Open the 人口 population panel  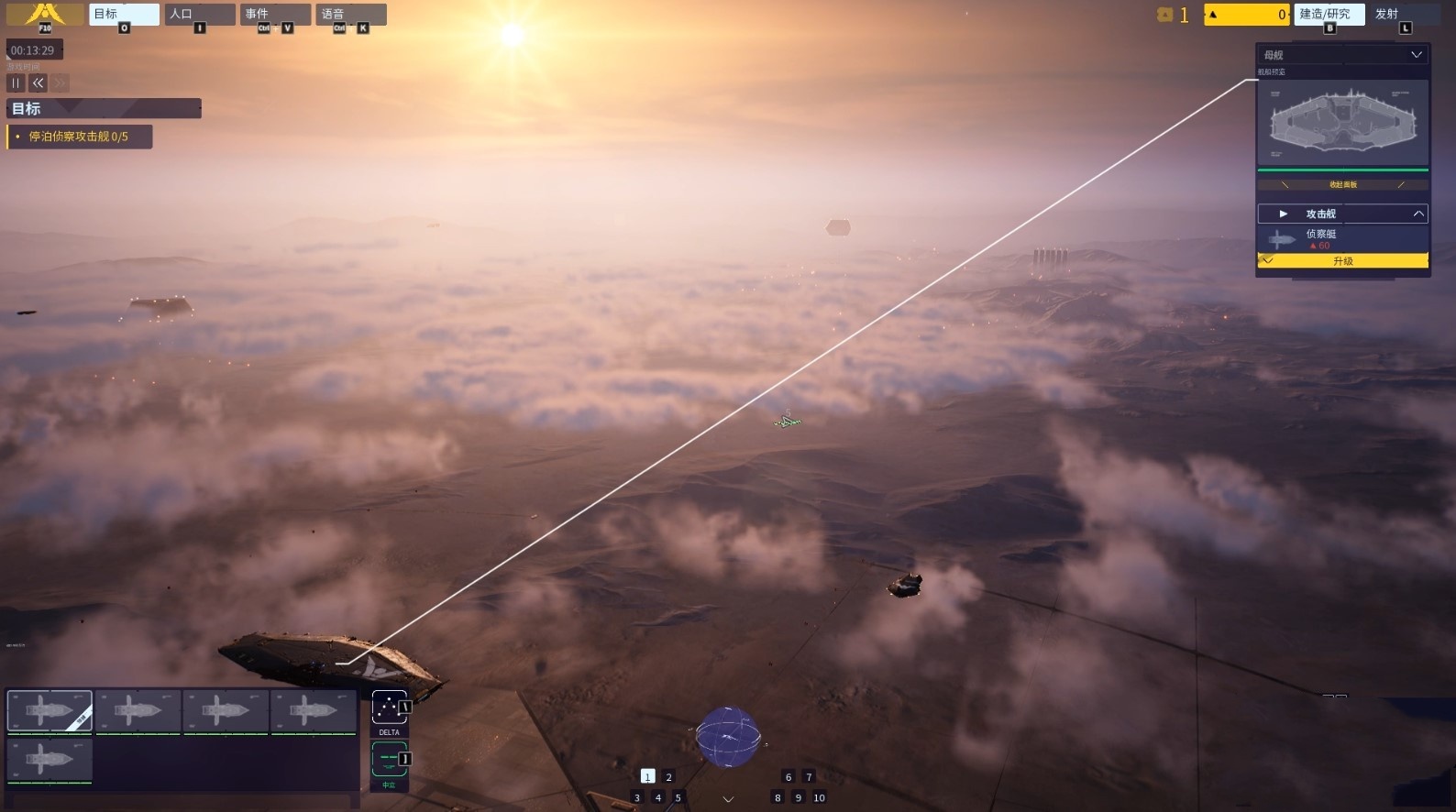coord(199,15)
